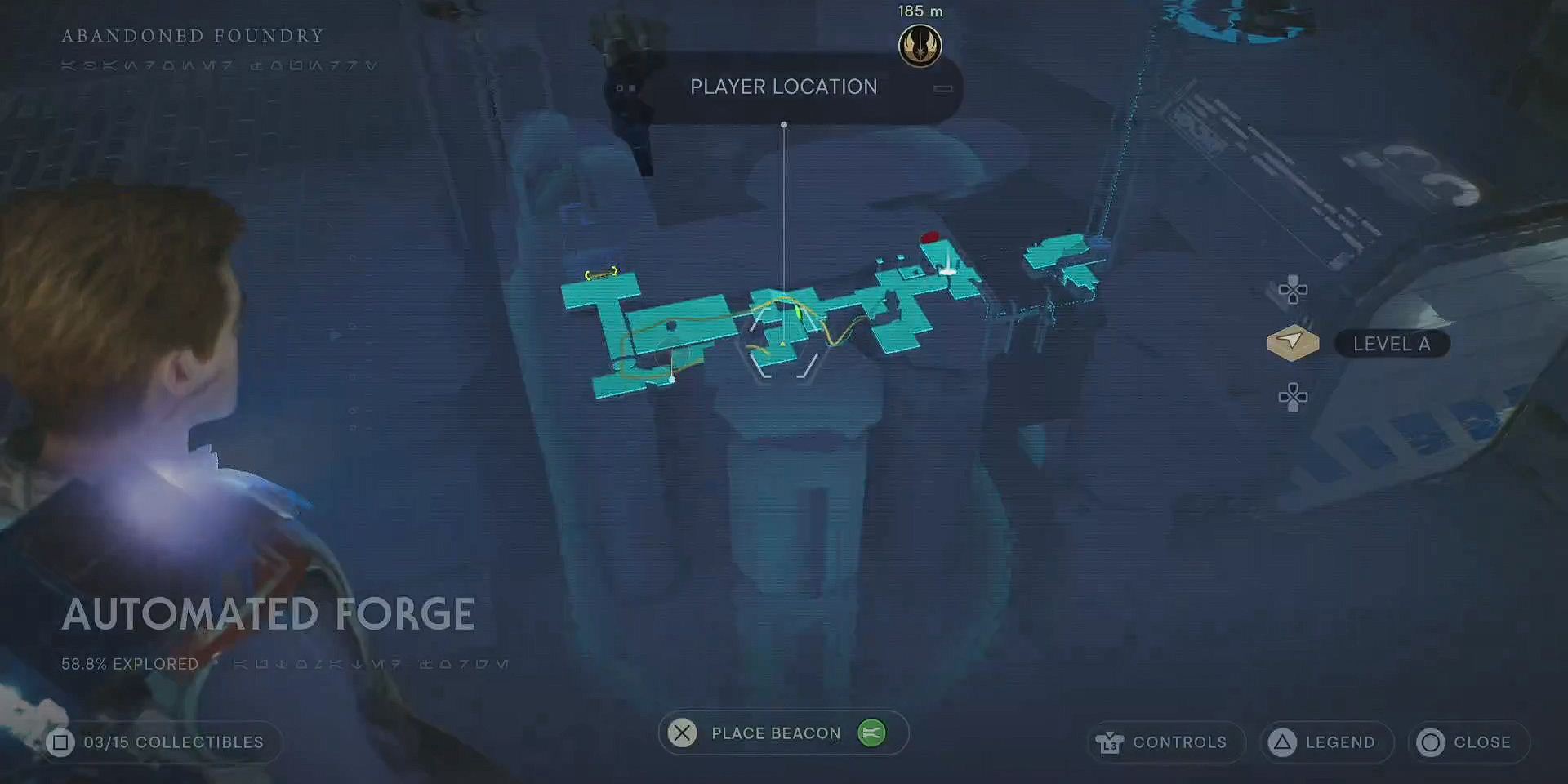Screen dimensions: 1568x784
Task: Open the 03/15 Collectibles list
Action: (158, 742)
